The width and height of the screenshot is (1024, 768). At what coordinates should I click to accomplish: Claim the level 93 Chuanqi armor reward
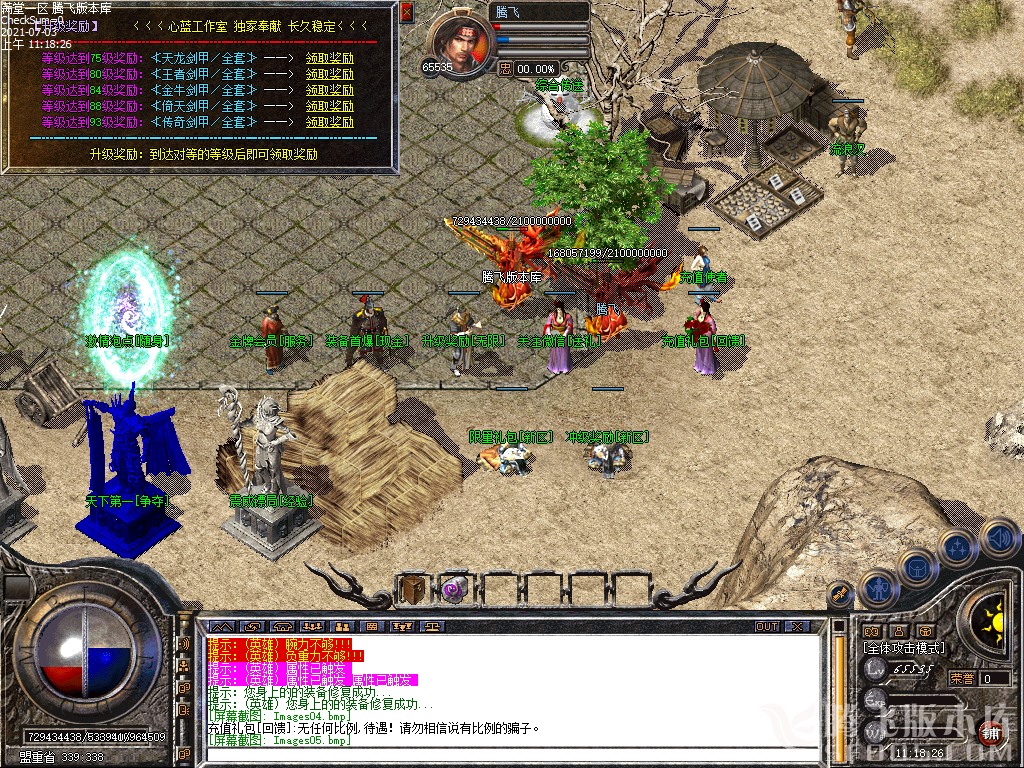(329, 122)
